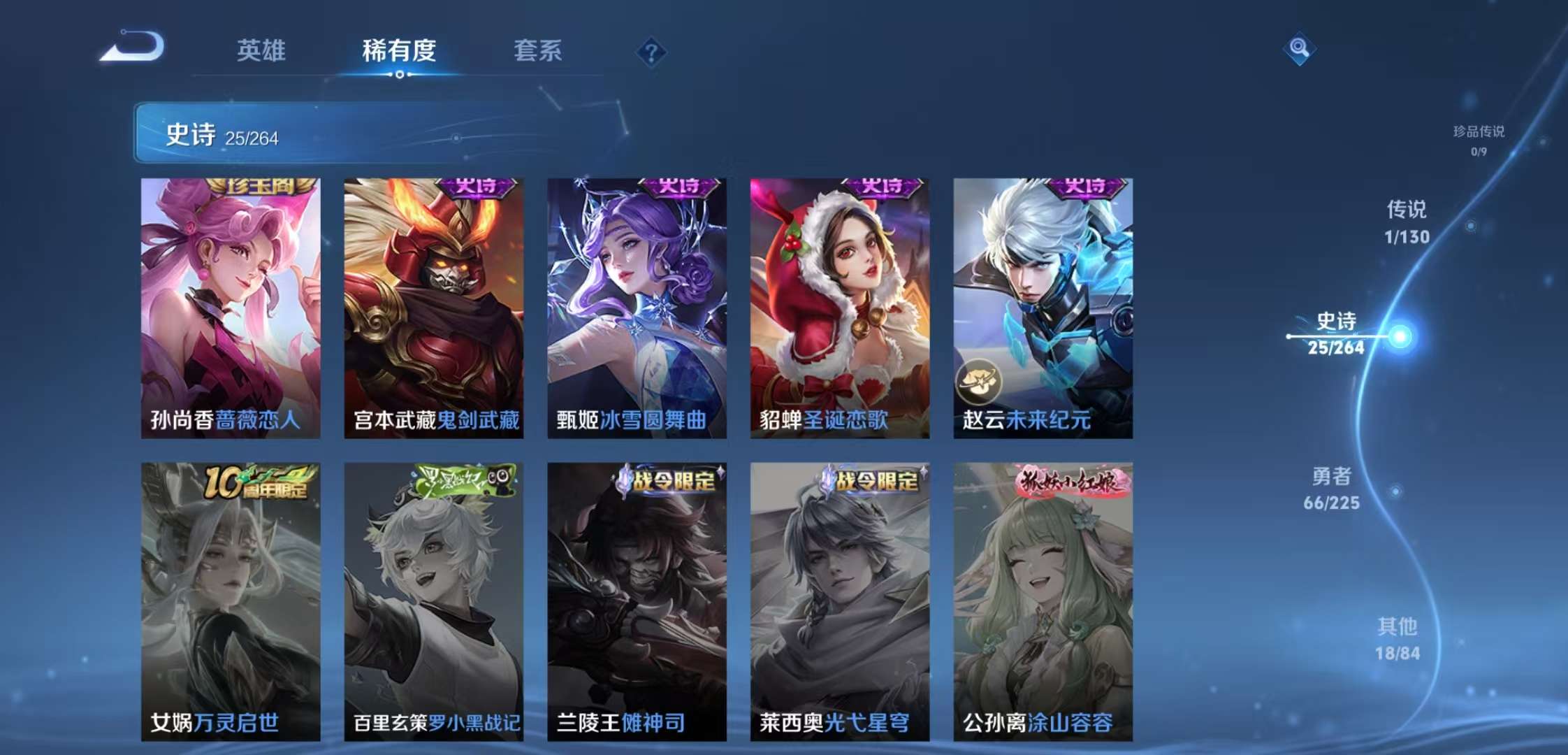
Task: Open the skin search magnifier
Action: click(x=1299, y=48)
